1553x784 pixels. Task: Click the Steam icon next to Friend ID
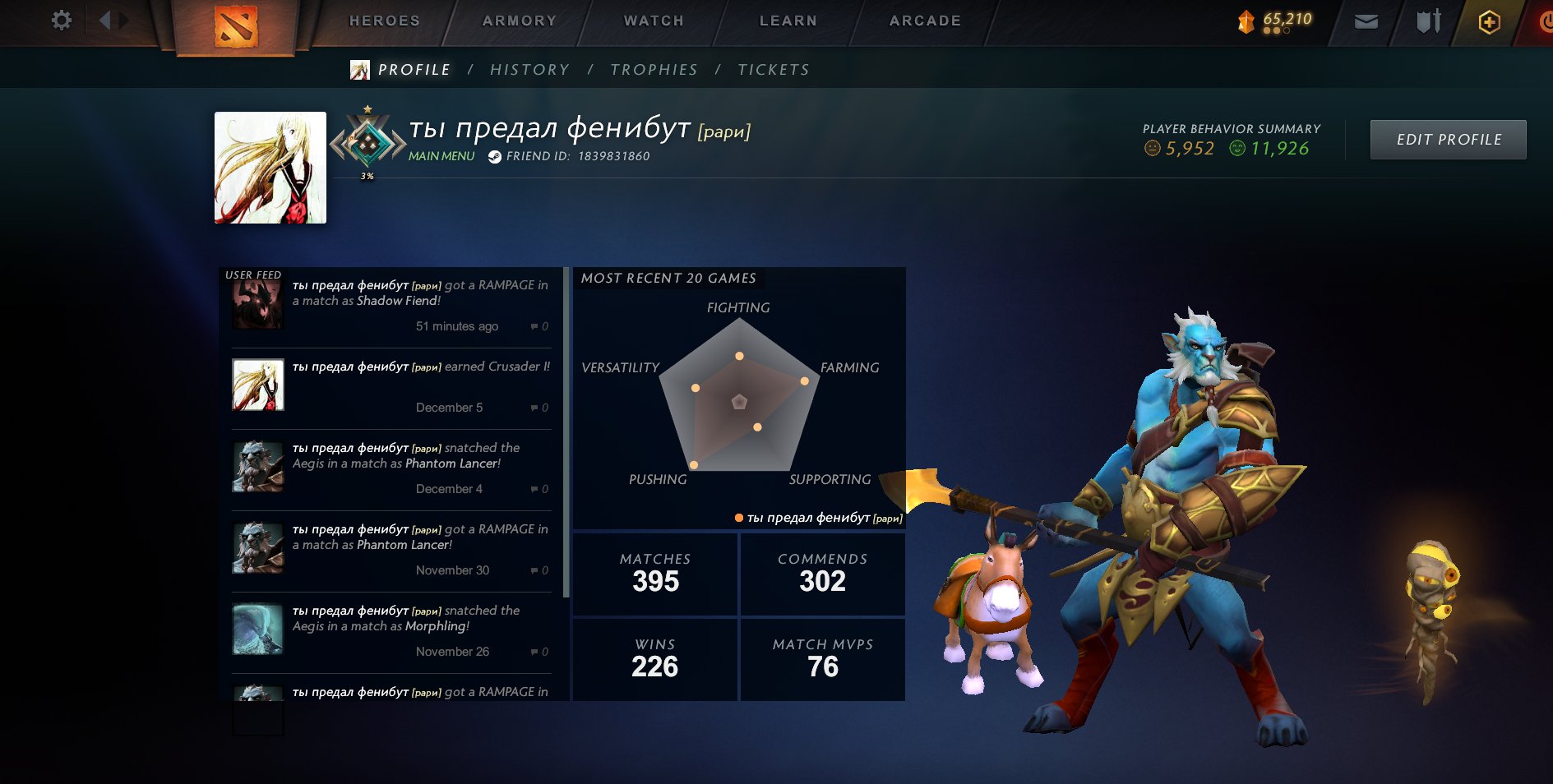pos(492,154)
